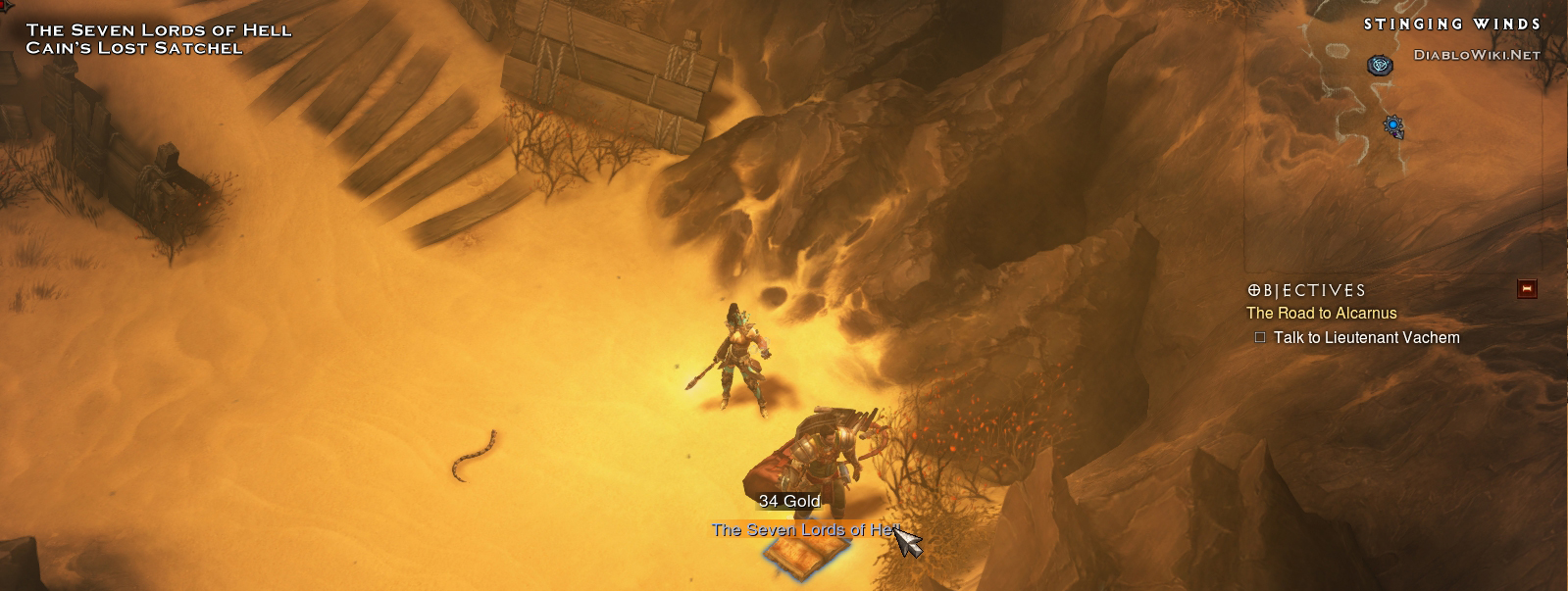This screenshot has height=591, width=1568.
Task: Click the waypoint marker on the minimap
Action: tap(1381, 65)
